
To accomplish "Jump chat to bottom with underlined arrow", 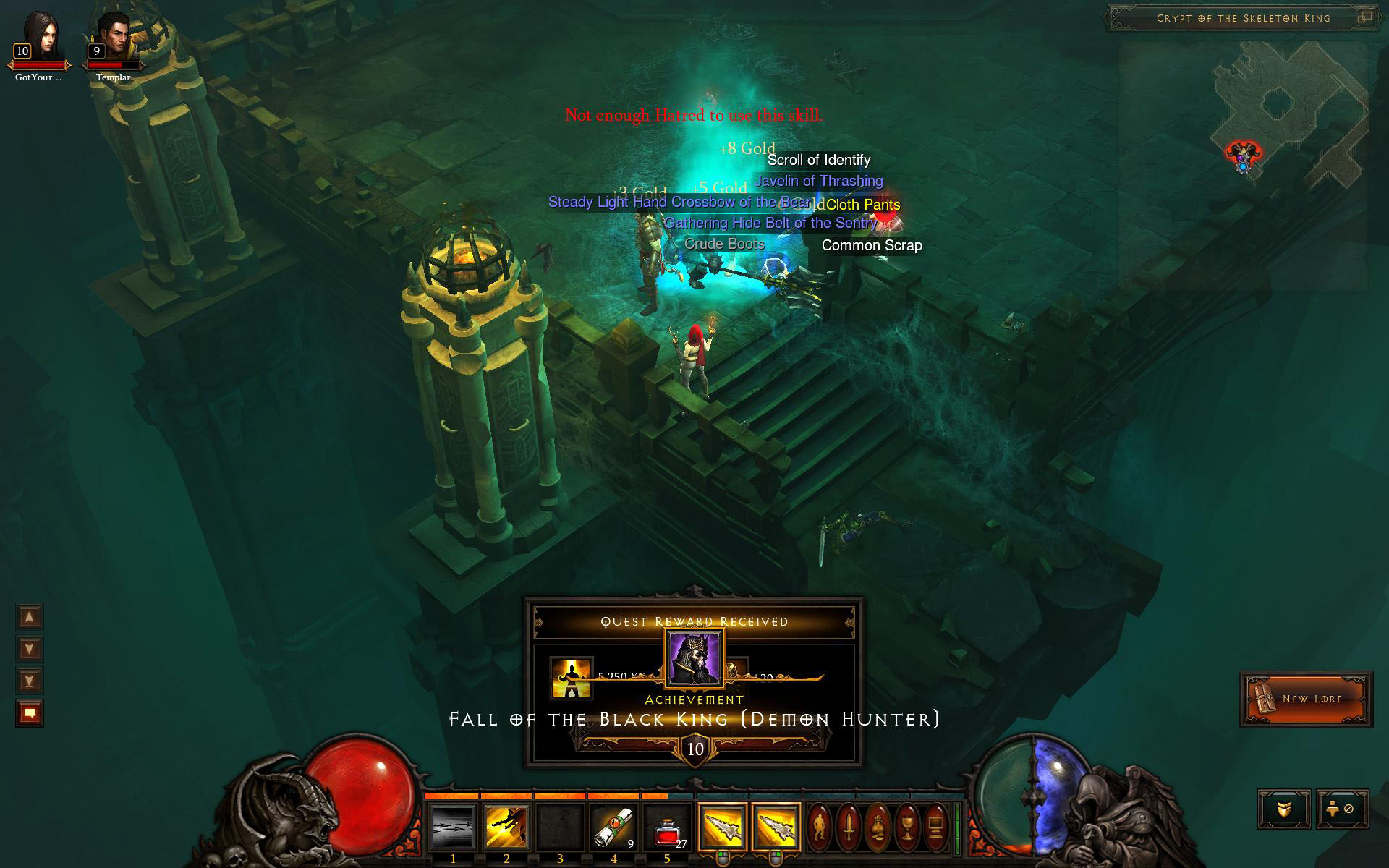I will [30, 681].
